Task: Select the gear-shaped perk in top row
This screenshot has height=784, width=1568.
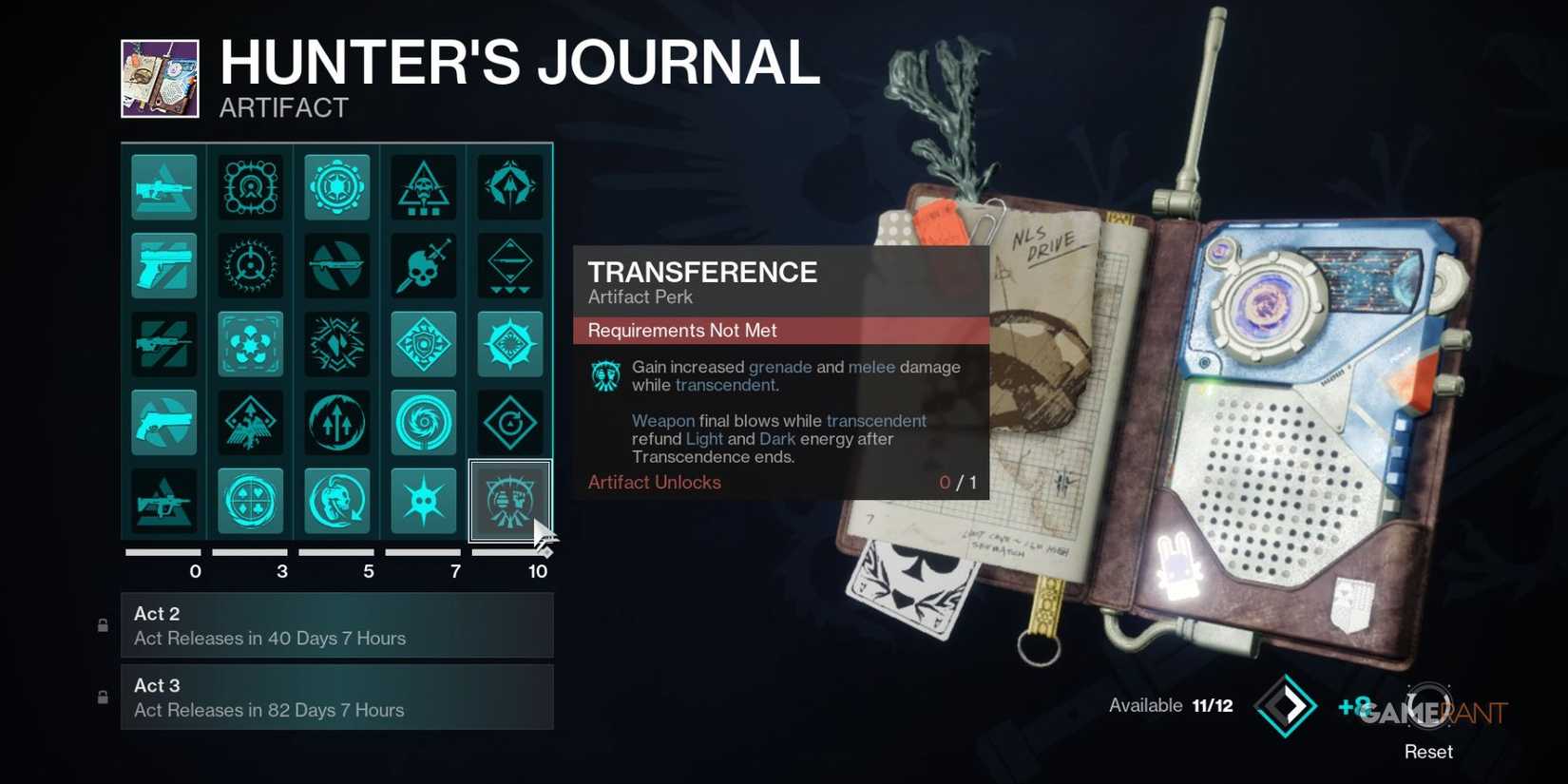Action: coord(336,186)
